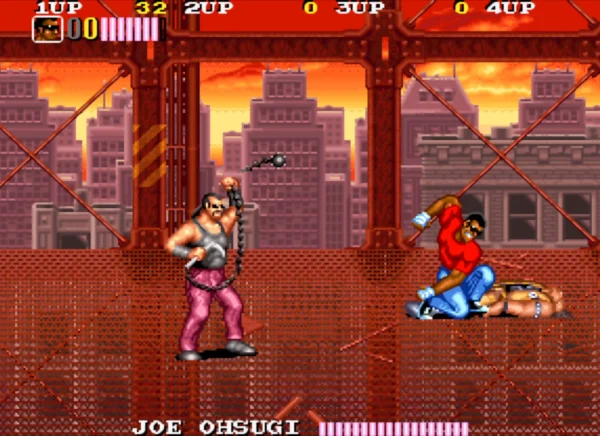Click the player one character portrait
Image resolution: width=600 pixels, height=436 pixels.
[x=48, y=29]
